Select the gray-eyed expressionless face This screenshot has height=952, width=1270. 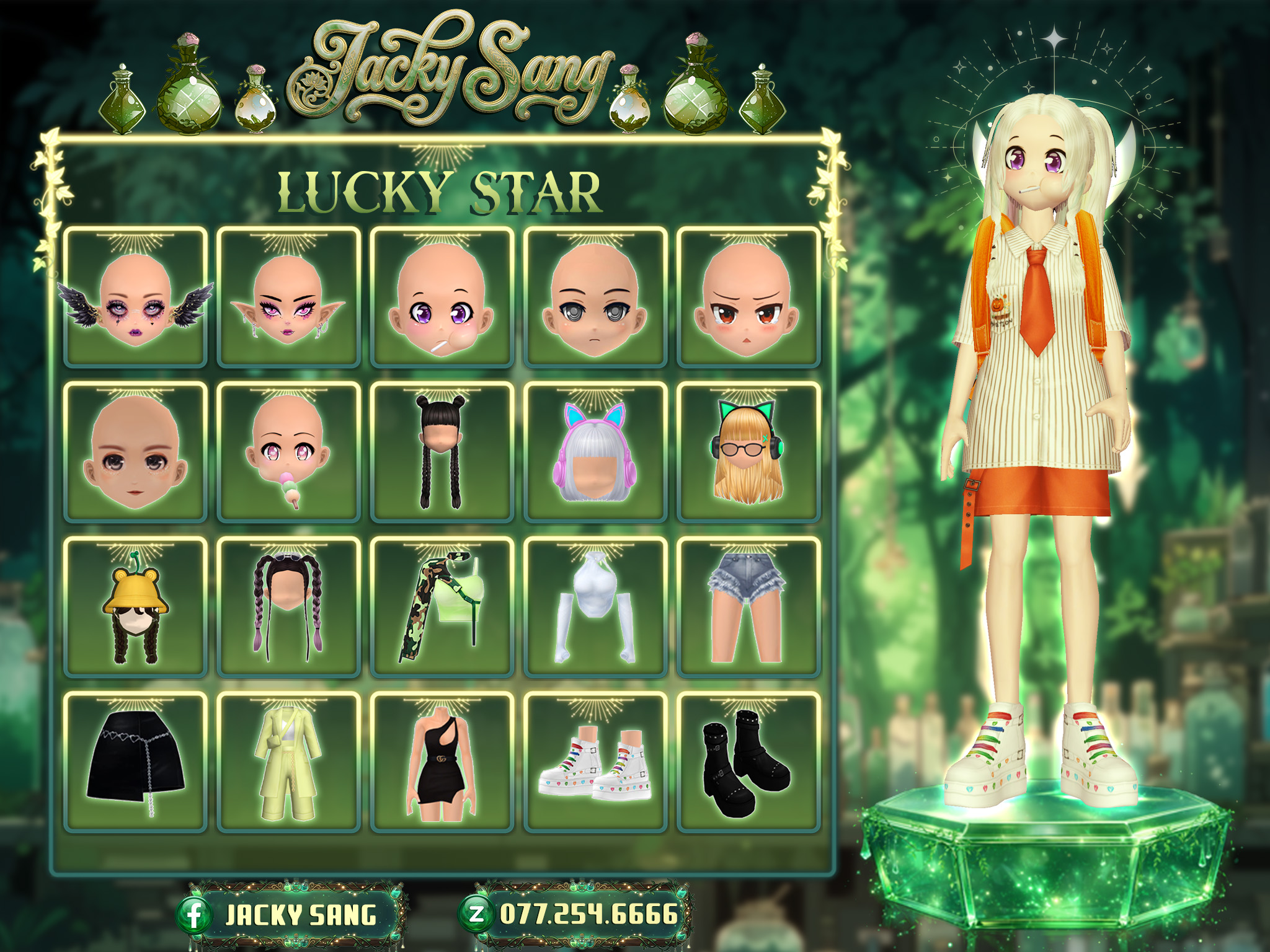pos(595,298)
